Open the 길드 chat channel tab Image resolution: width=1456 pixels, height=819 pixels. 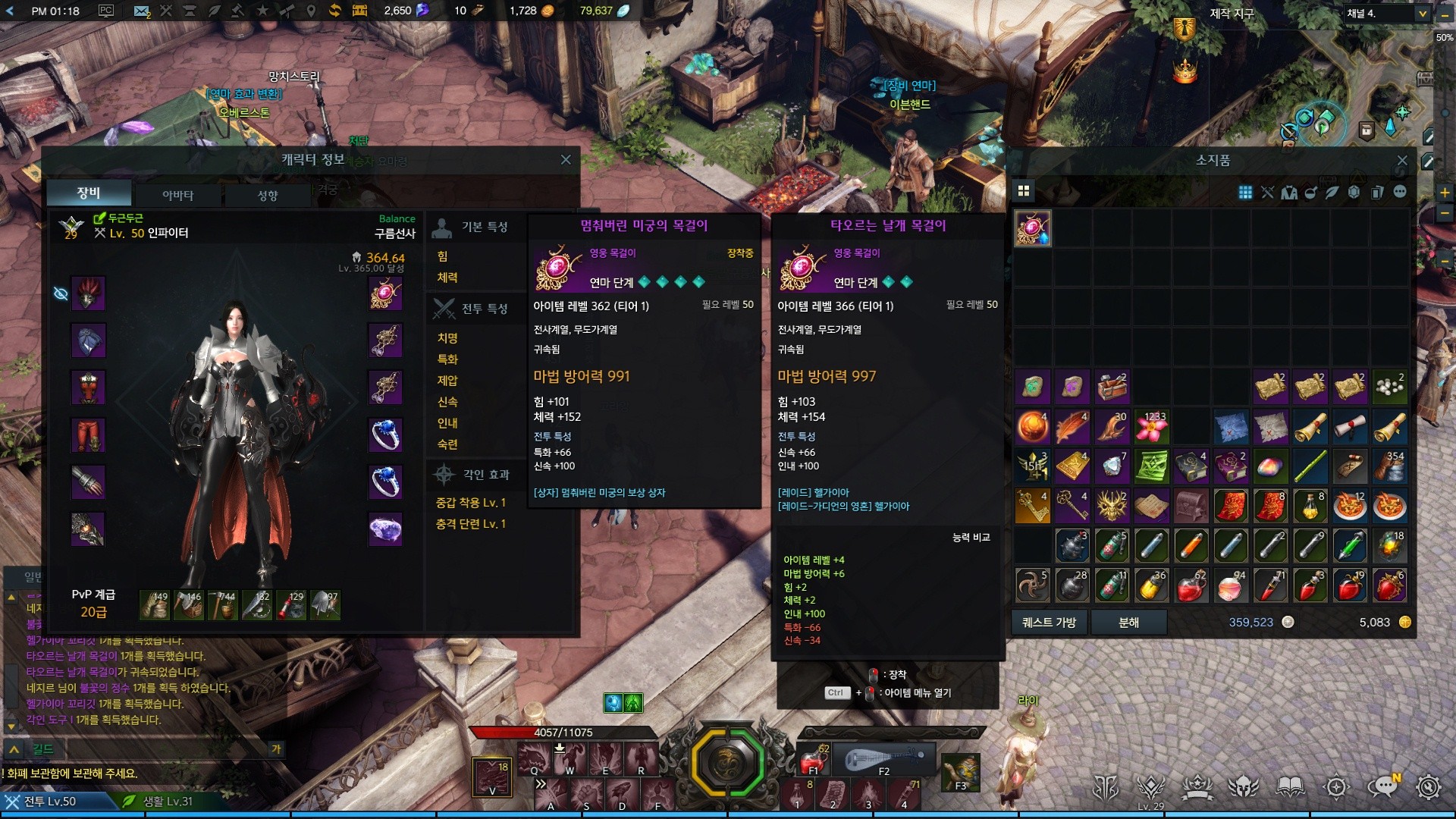point(42,749)
